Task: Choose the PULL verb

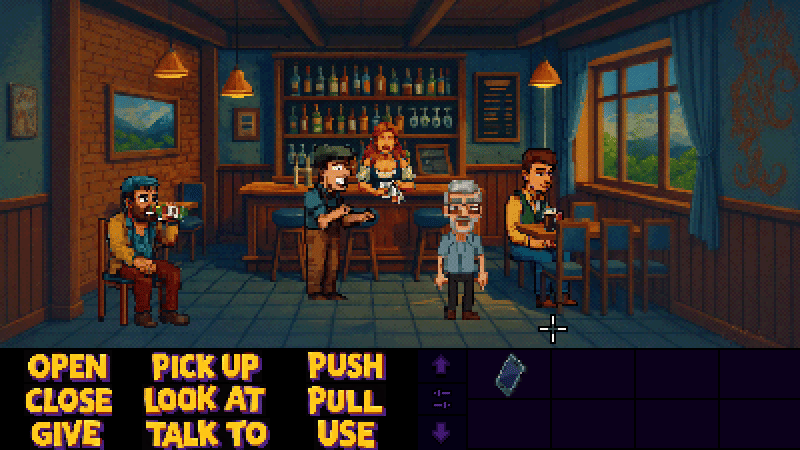Action: pyautogui.click(x=346, y=400)
